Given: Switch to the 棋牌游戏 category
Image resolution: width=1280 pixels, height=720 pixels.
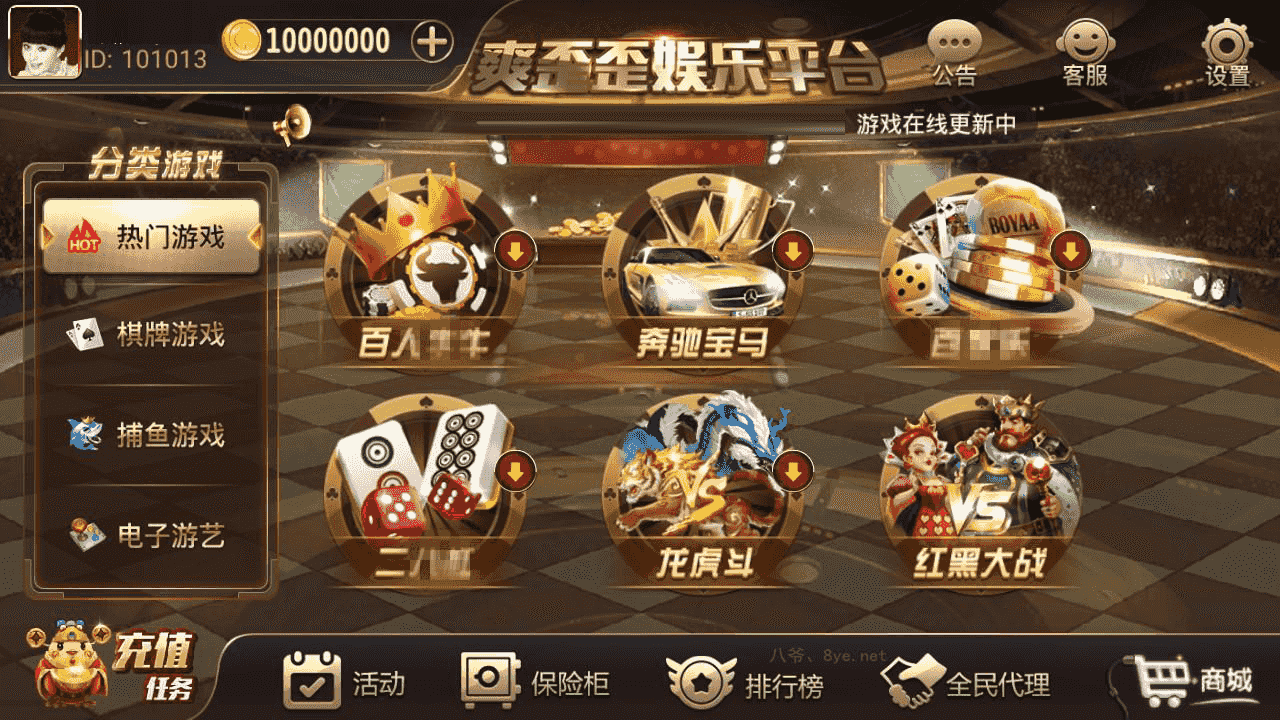Looking at the screenshot, I should coord(150,333).
